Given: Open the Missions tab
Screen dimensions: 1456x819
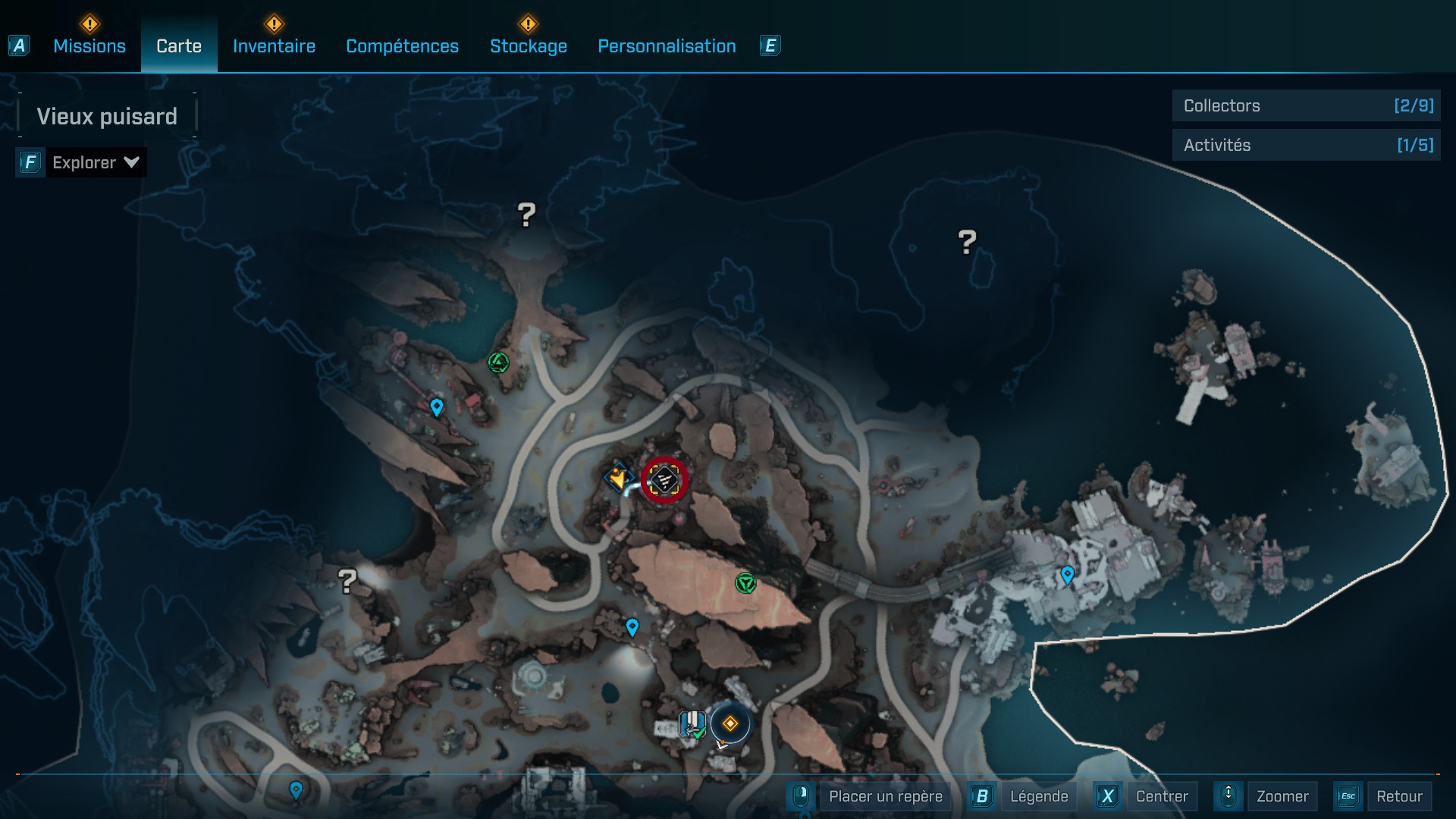Looking at the screenshot, I should coord(89,46).
